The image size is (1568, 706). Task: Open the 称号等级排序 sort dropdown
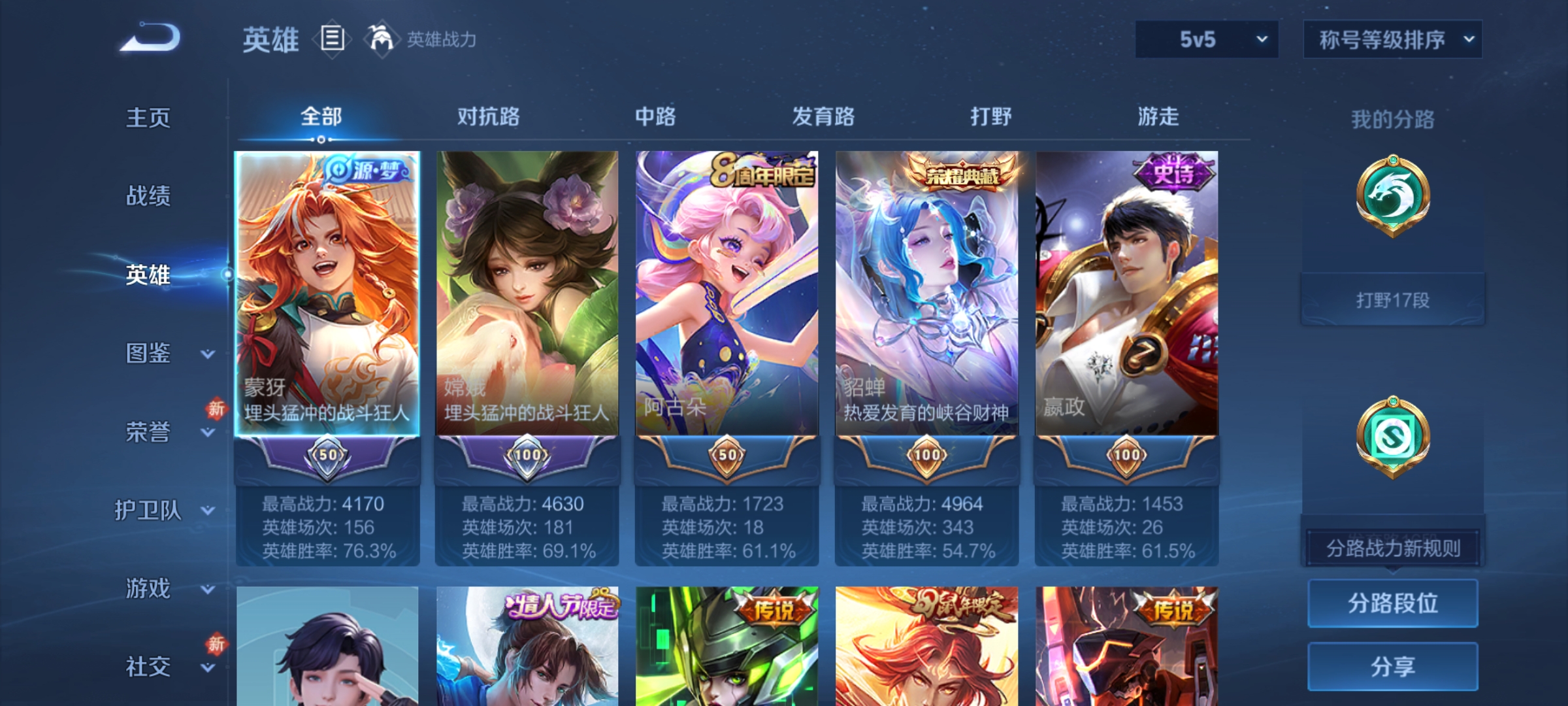tap(1392, 39)
